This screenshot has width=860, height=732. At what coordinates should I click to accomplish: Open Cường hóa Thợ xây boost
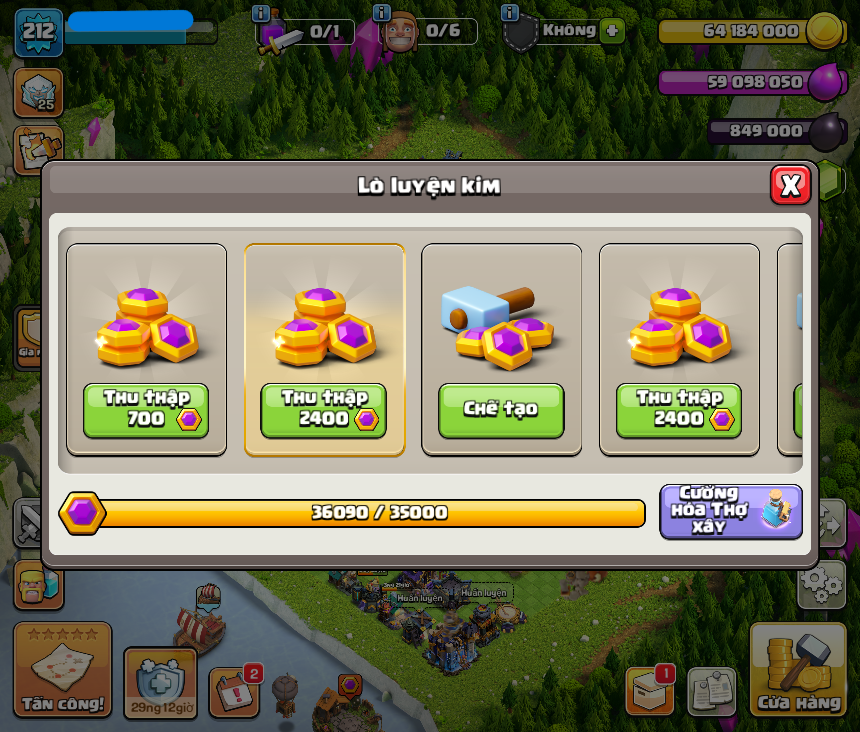point(731,511)
